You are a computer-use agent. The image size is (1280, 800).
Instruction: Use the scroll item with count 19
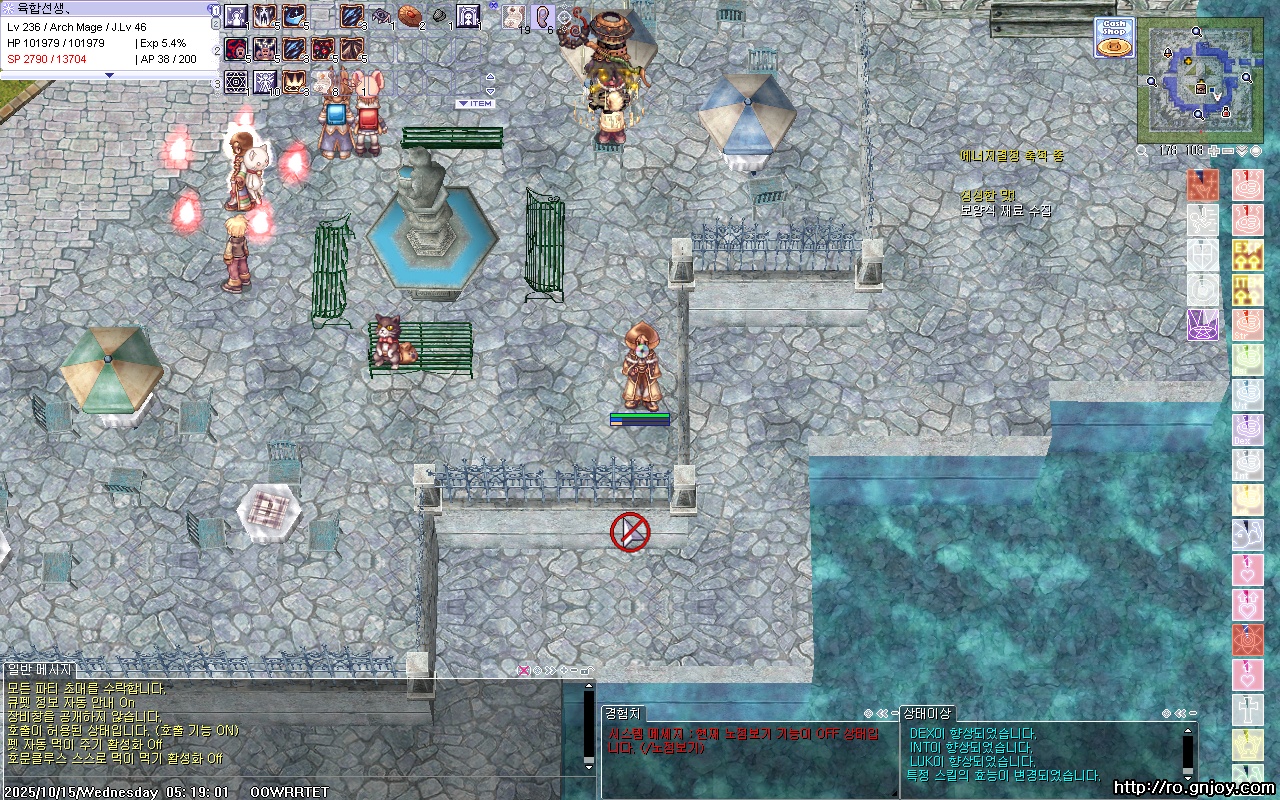(x=513, y=16)
